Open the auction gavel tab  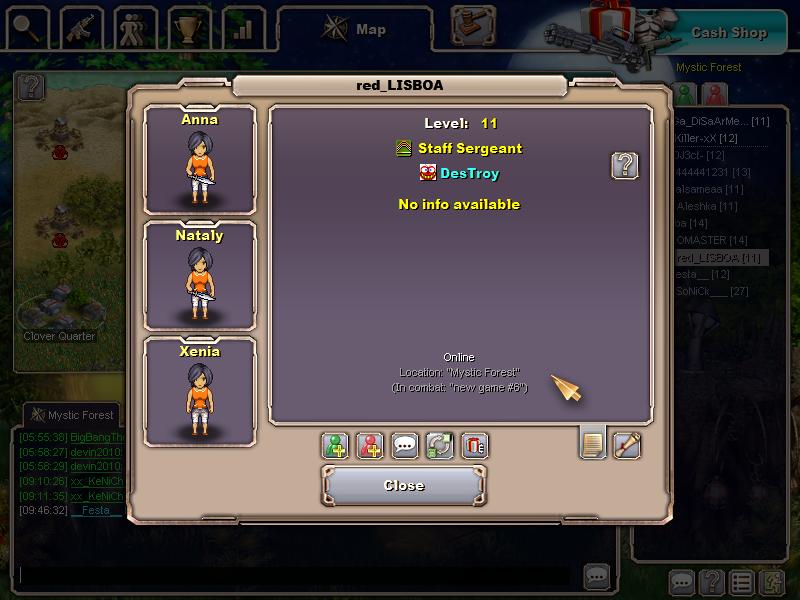(473, 24)
